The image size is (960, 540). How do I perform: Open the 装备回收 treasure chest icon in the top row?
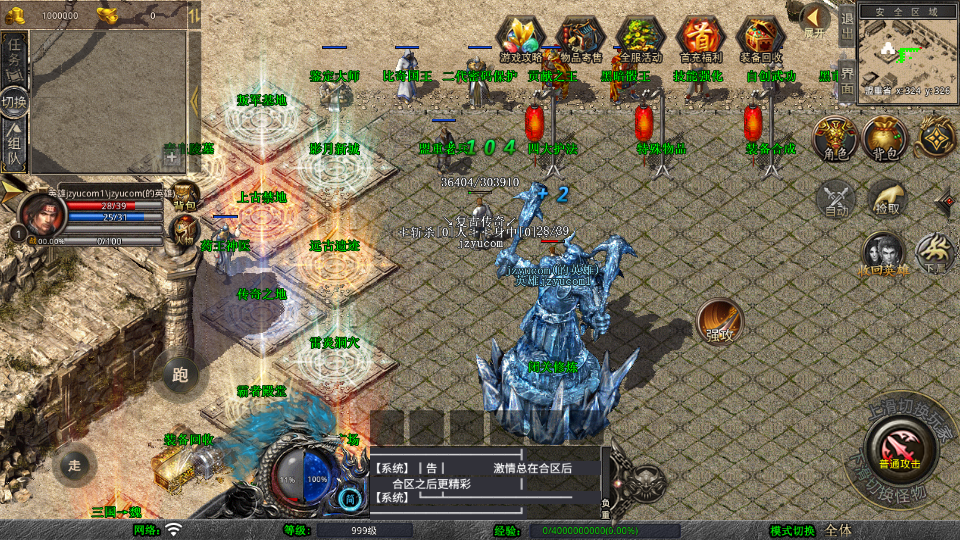pyautogui.click(x=759, y=36)
